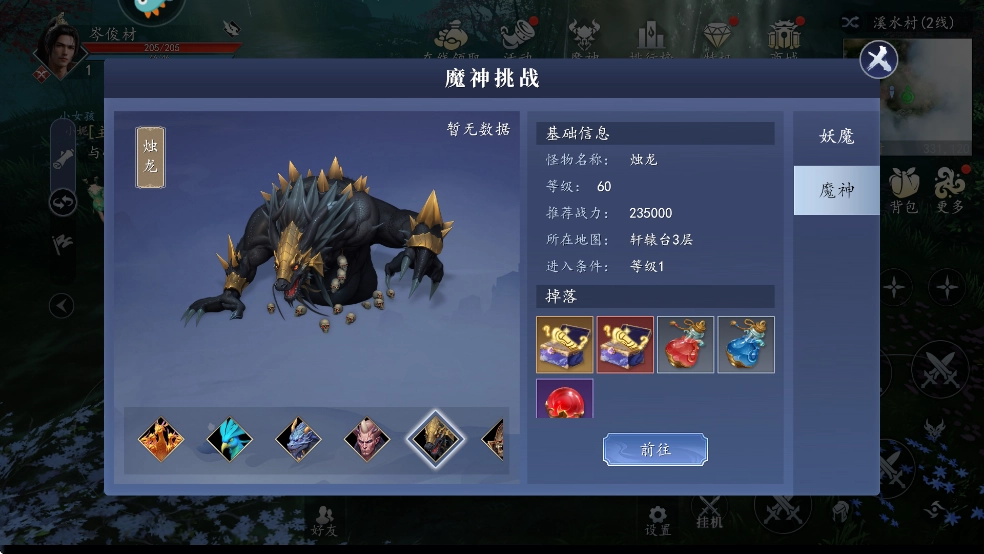Open the 设置 (settings) gear
The height and width of the screenshot is (554, 984).
(x=657, y=516)
